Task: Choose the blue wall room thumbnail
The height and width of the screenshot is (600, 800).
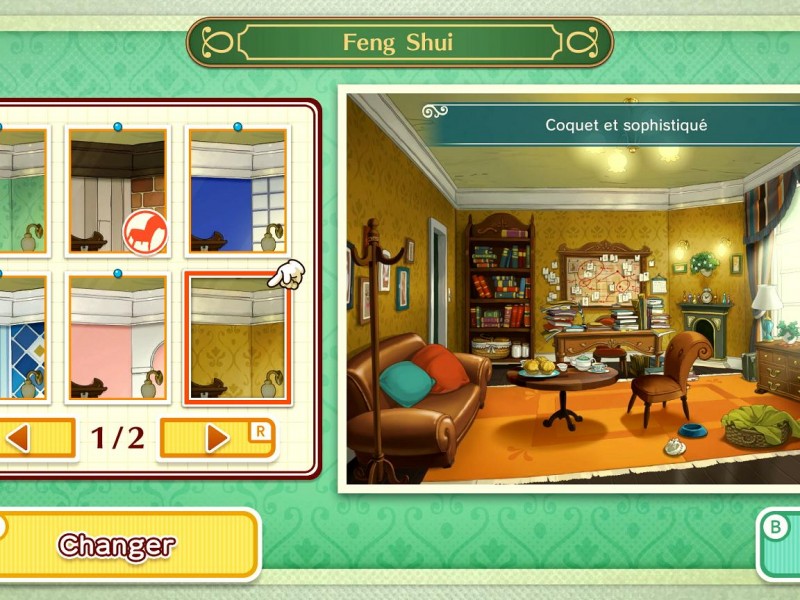Action: [237, 191]
